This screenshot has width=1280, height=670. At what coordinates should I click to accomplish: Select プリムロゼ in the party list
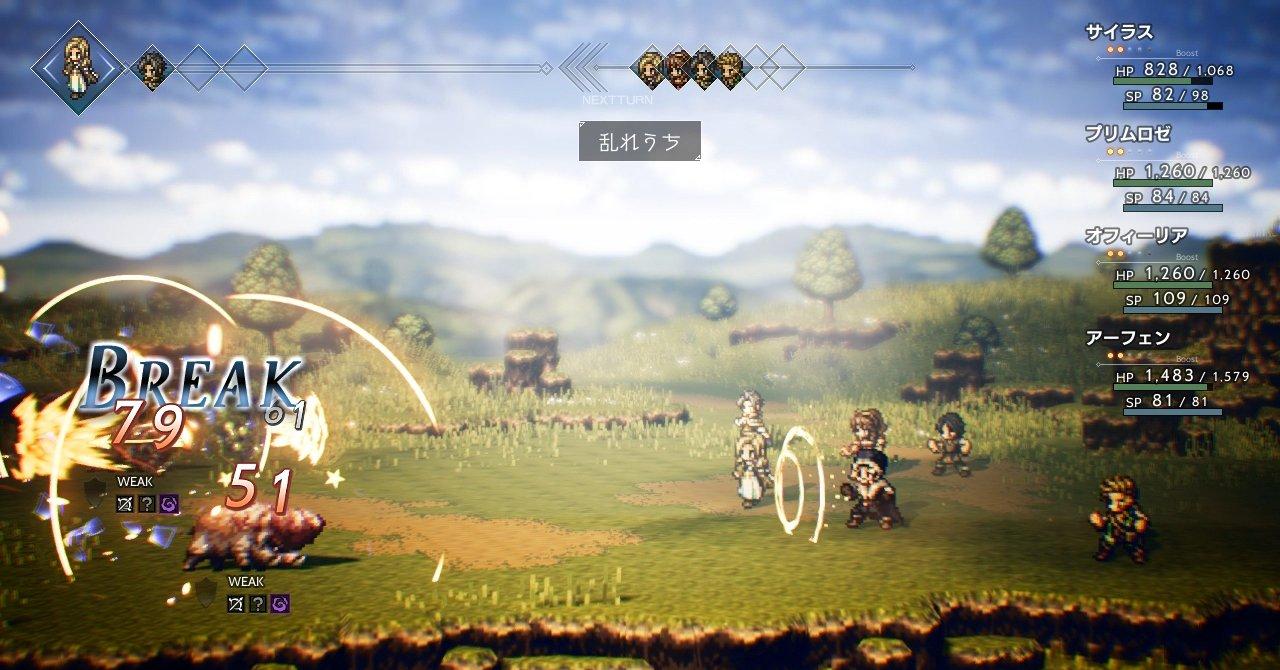click(x=1127, y=134)
